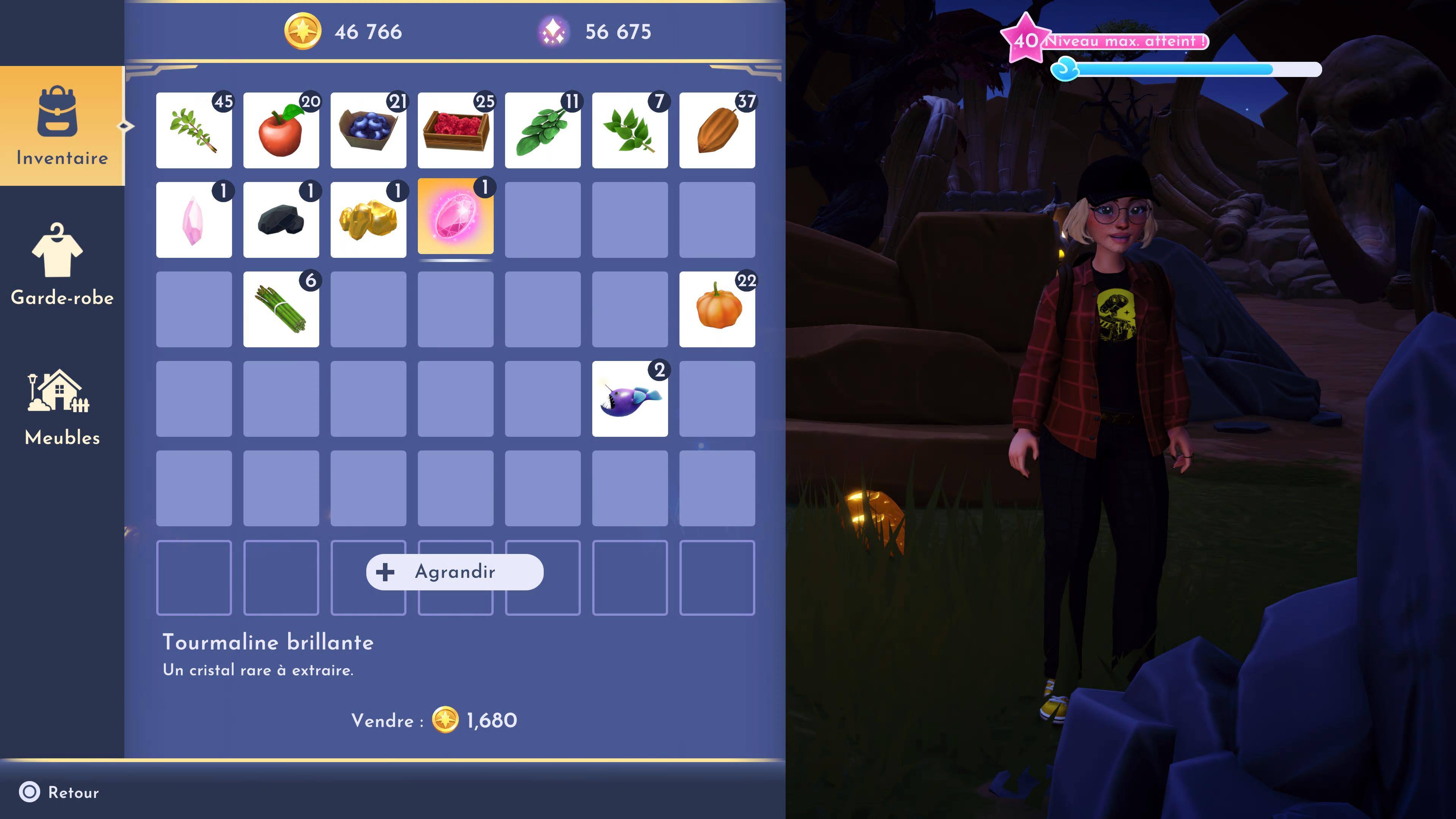Viewport: 1456px width, 819px height.
Task: Select the red apple slot
Action: click(x=281, y=130)
